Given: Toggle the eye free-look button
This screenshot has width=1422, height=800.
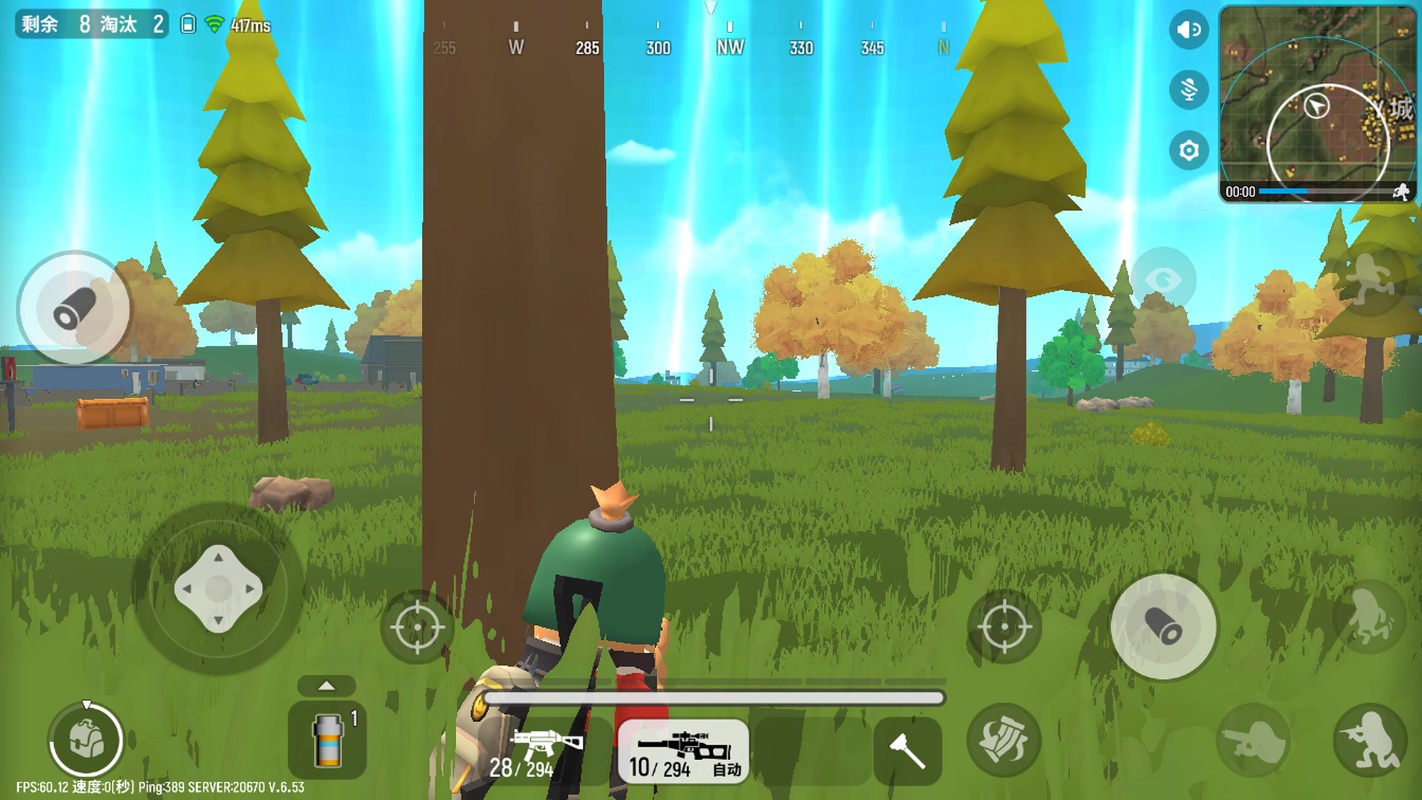Looking at the screenshot, I should click(1163, 278).
